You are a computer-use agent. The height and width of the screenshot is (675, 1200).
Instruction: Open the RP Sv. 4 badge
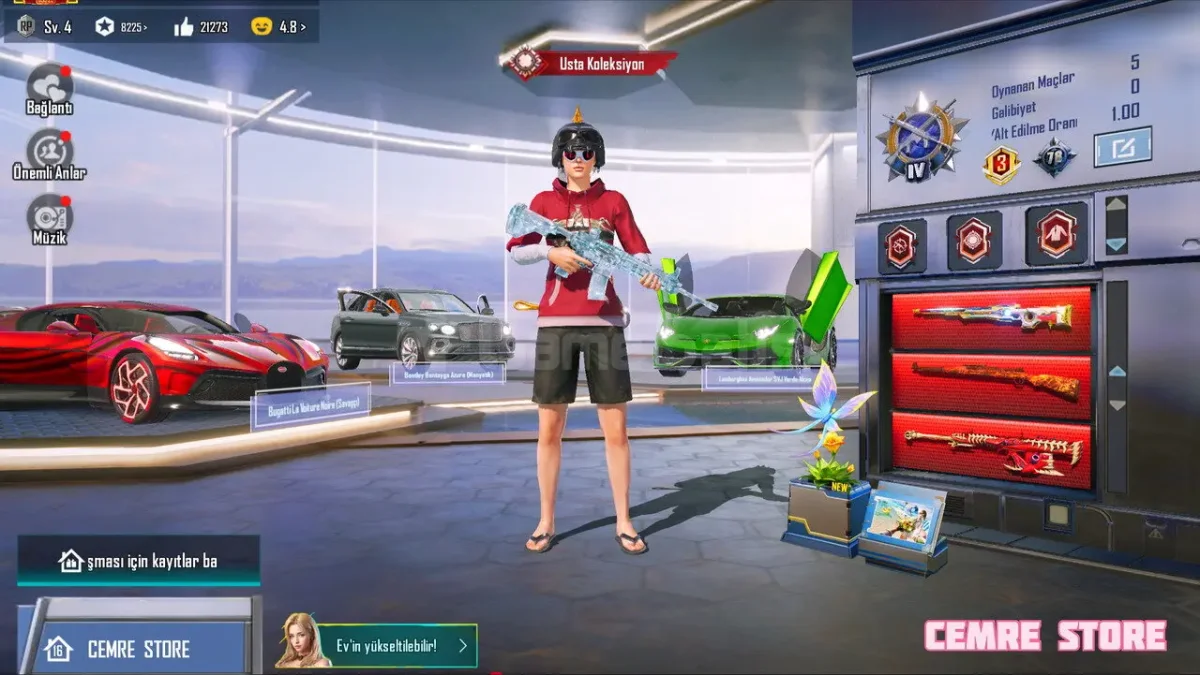(45, 27)
